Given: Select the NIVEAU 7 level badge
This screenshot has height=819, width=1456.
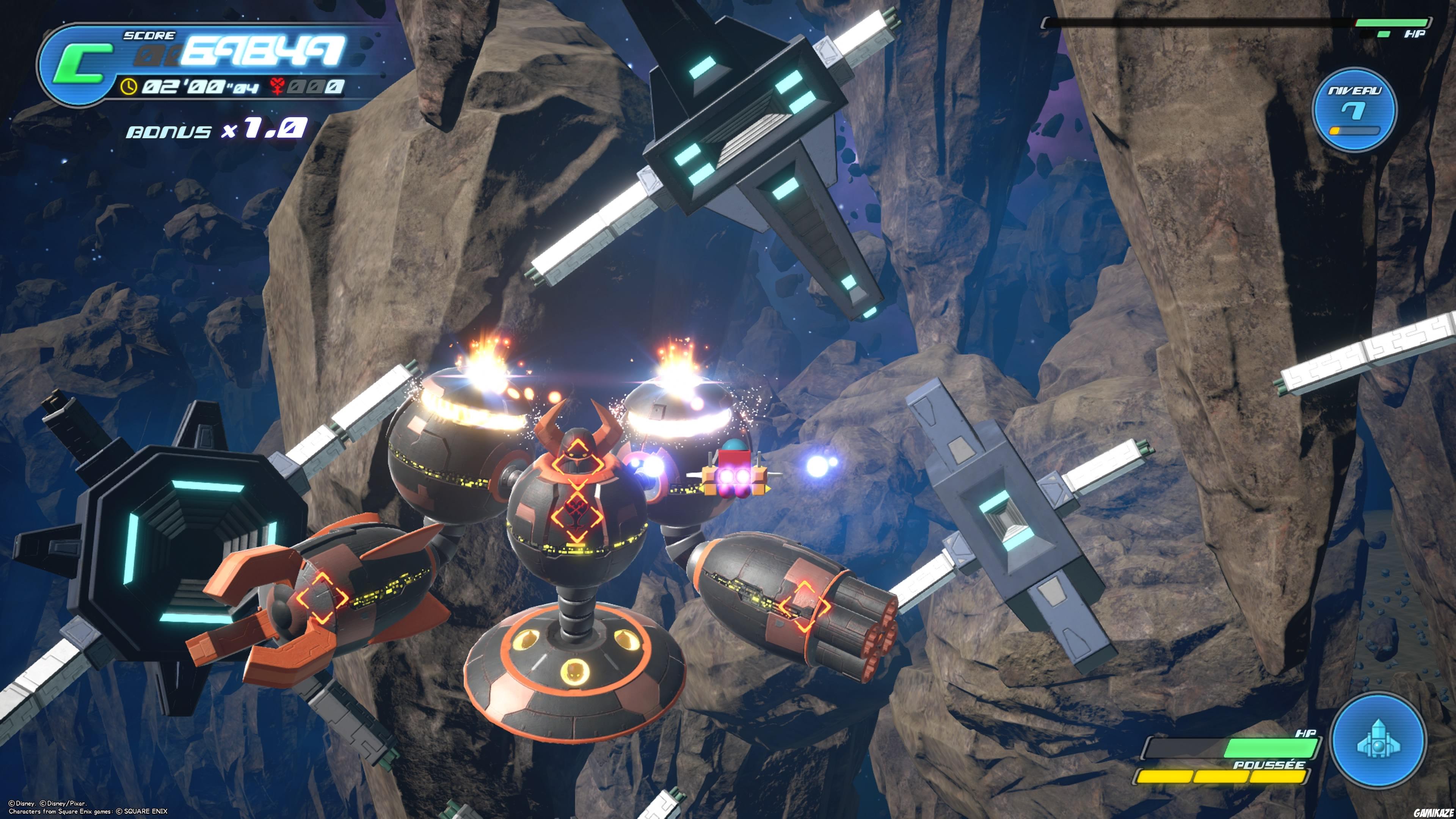Looking at the screenshot, I should pos(1354,109).
